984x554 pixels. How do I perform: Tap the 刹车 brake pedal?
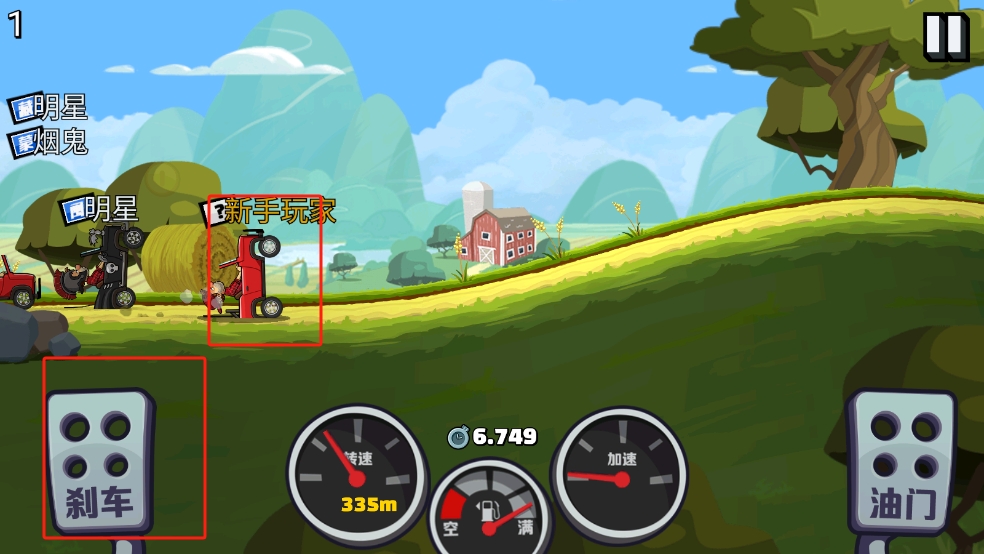coord(100,463)
